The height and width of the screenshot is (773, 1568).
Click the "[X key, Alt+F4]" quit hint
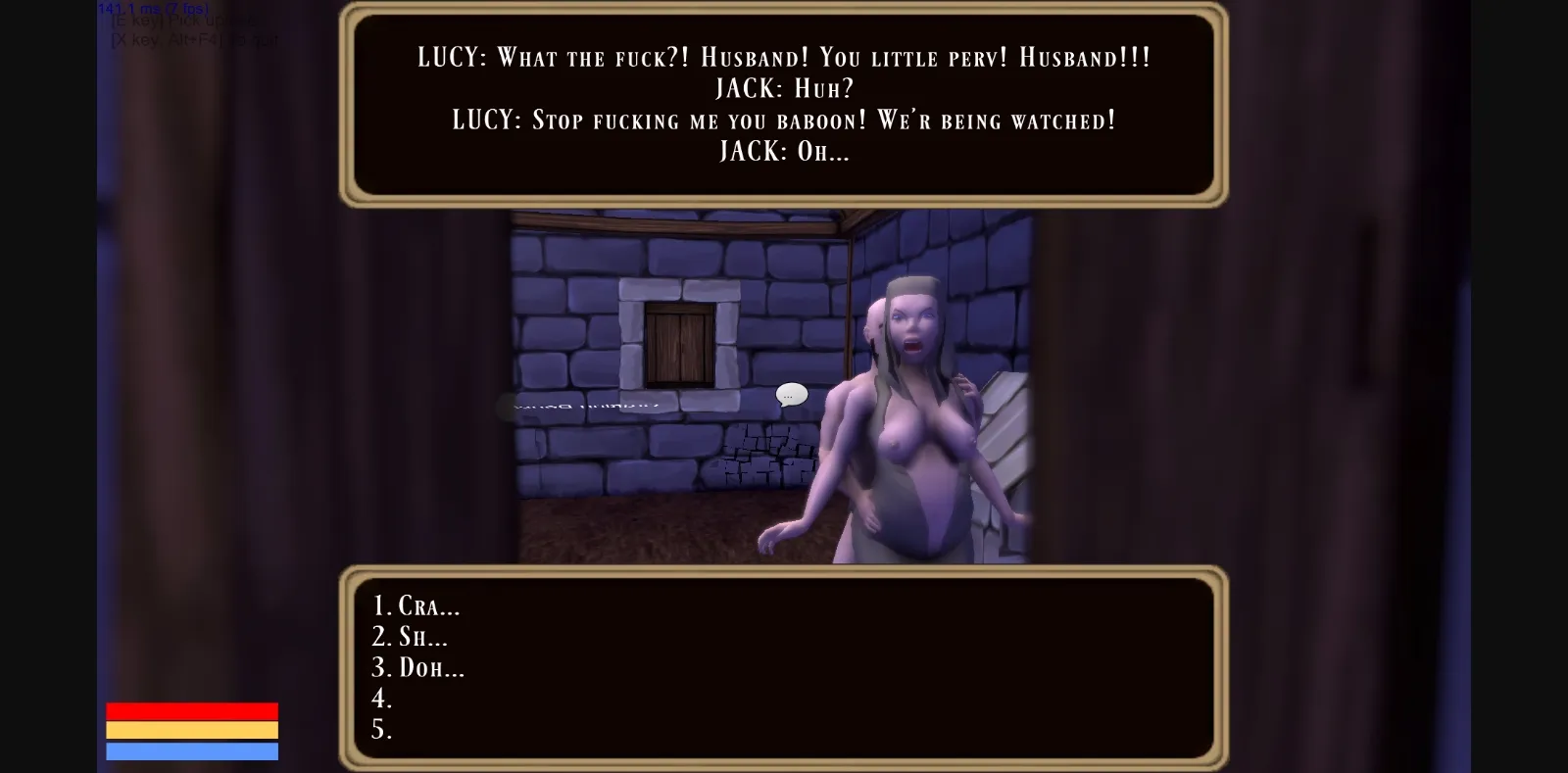click(193, 39)
